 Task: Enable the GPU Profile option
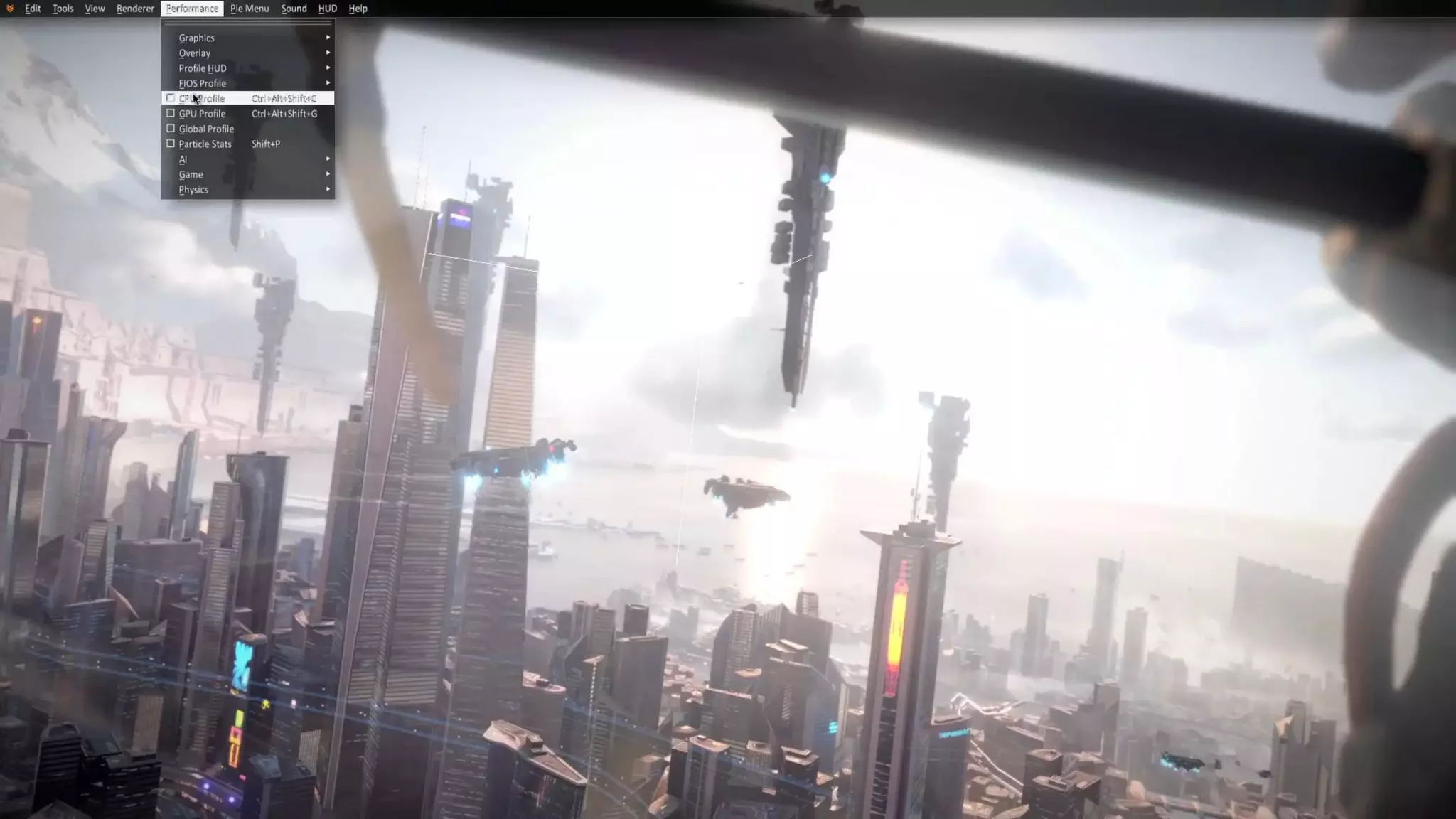pyautogui.click(x=171, y=114)
